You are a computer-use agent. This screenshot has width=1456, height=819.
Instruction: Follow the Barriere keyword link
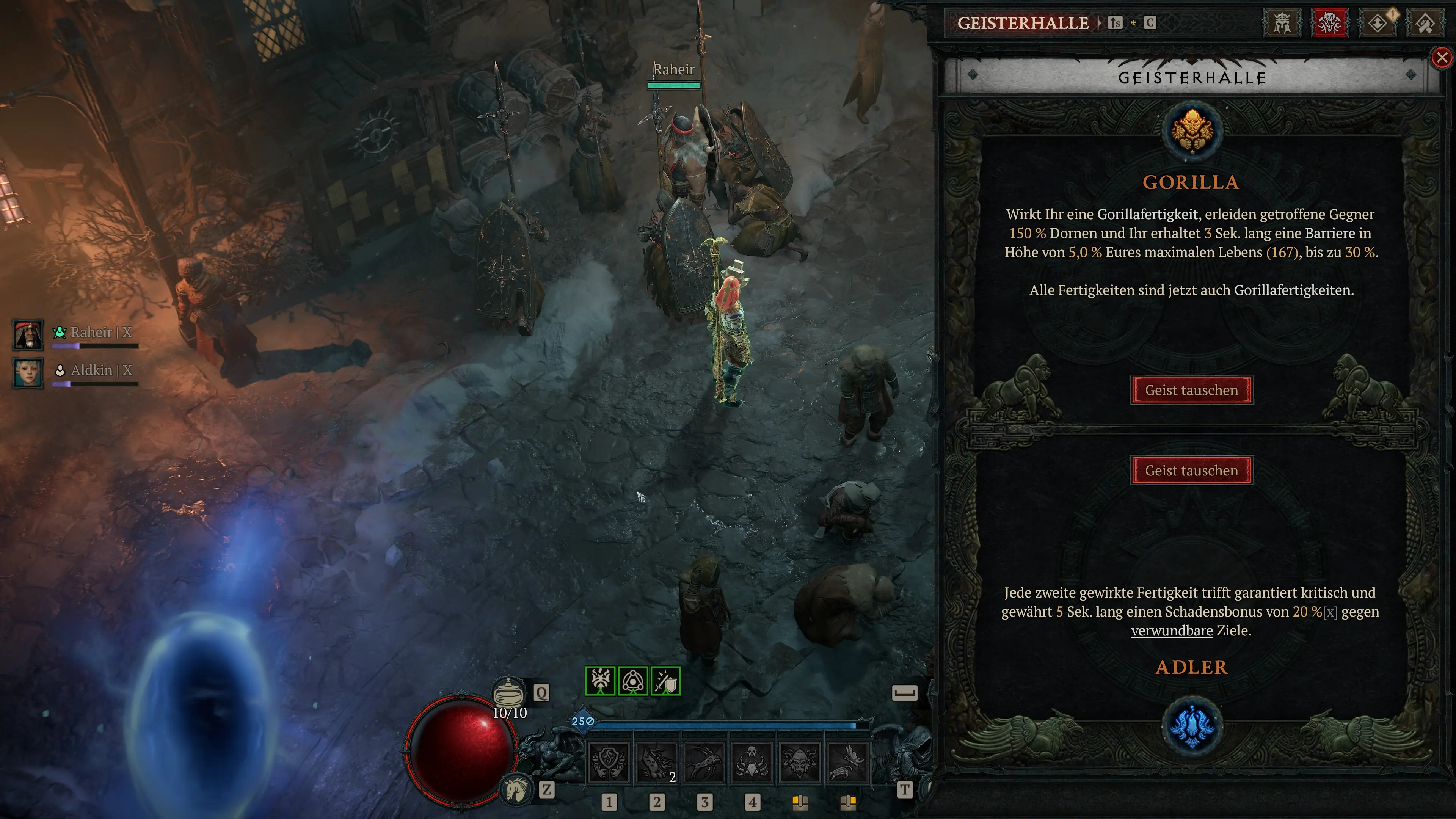coord(1329,234)
